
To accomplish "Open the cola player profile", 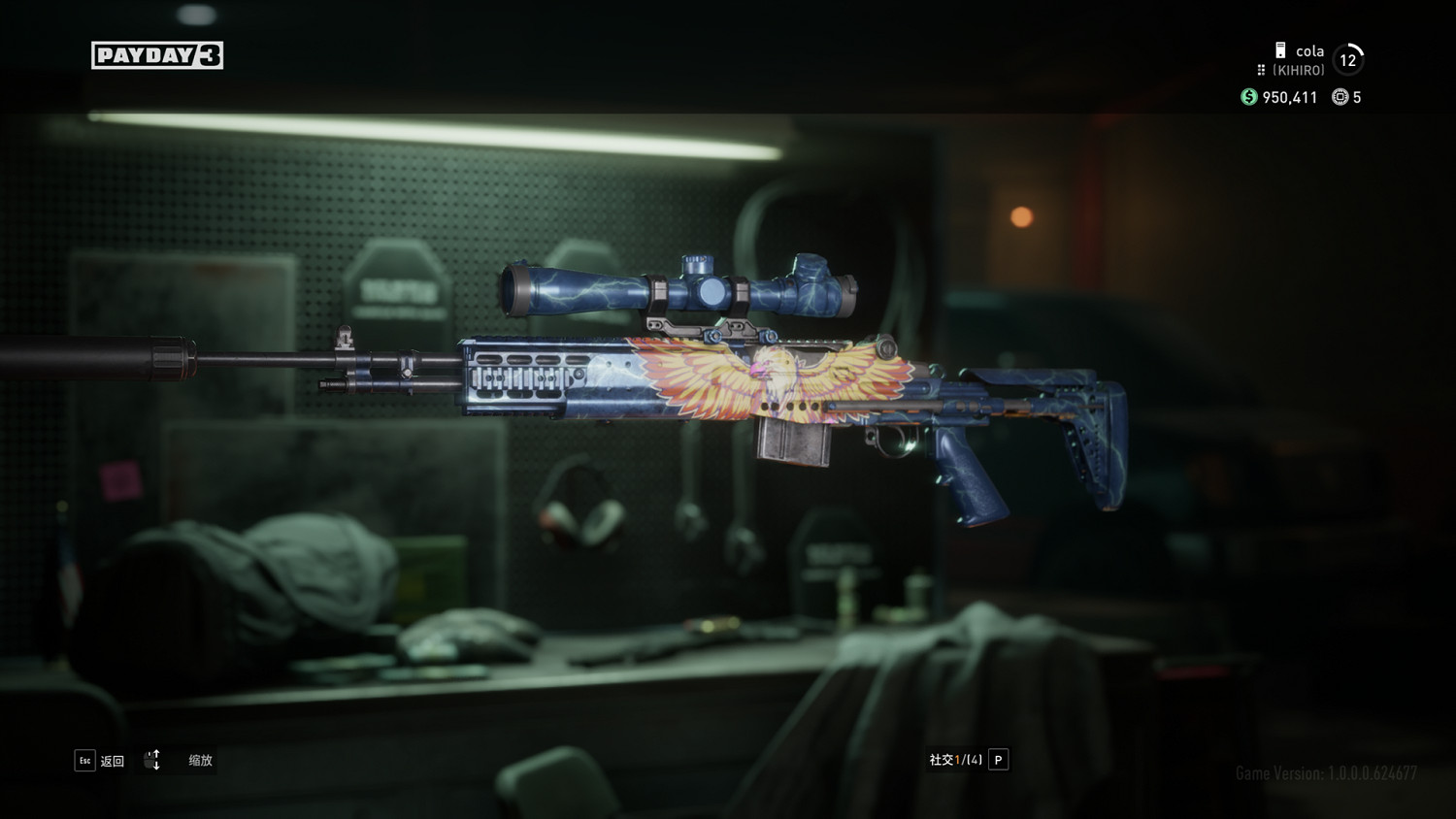I will [x=1308, y=52].
